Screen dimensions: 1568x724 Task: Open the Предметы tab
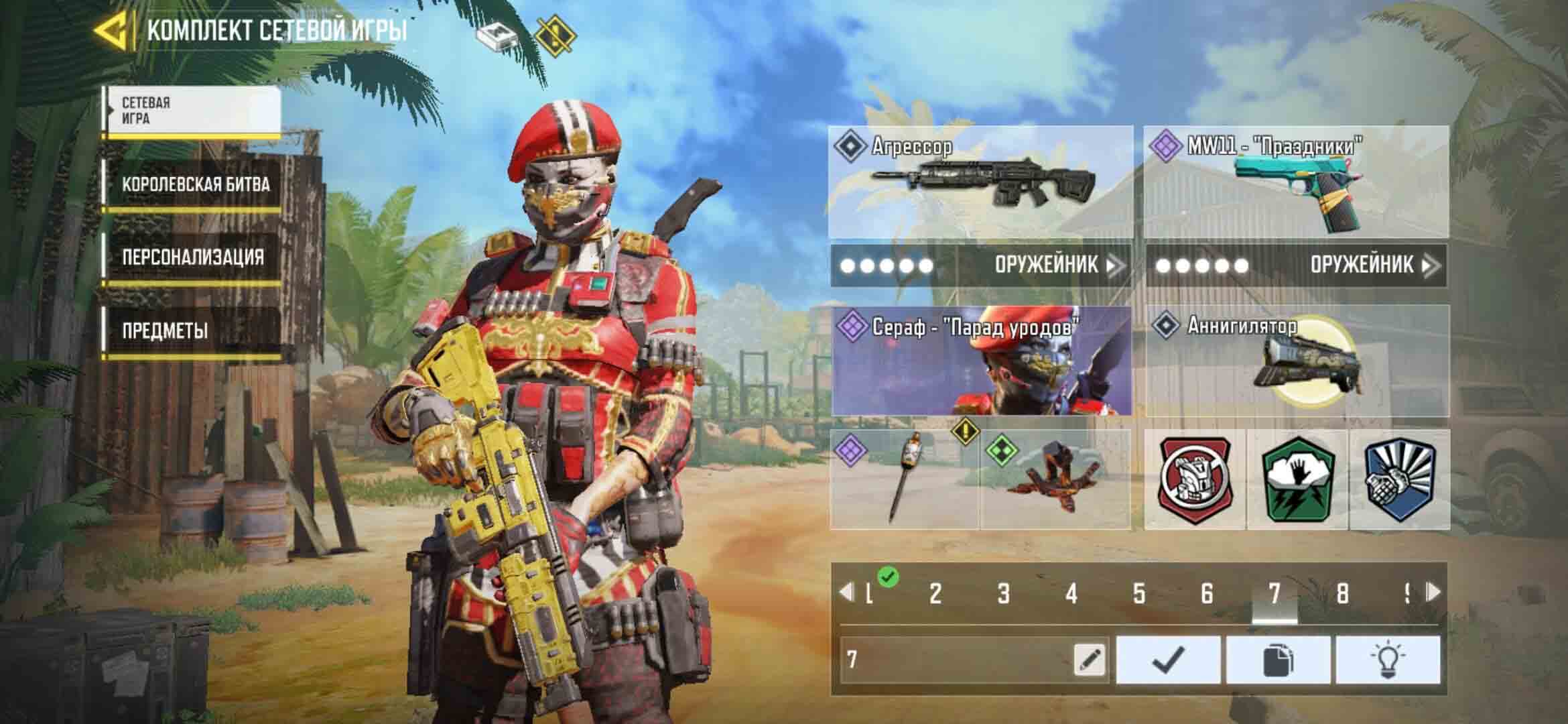191,330
